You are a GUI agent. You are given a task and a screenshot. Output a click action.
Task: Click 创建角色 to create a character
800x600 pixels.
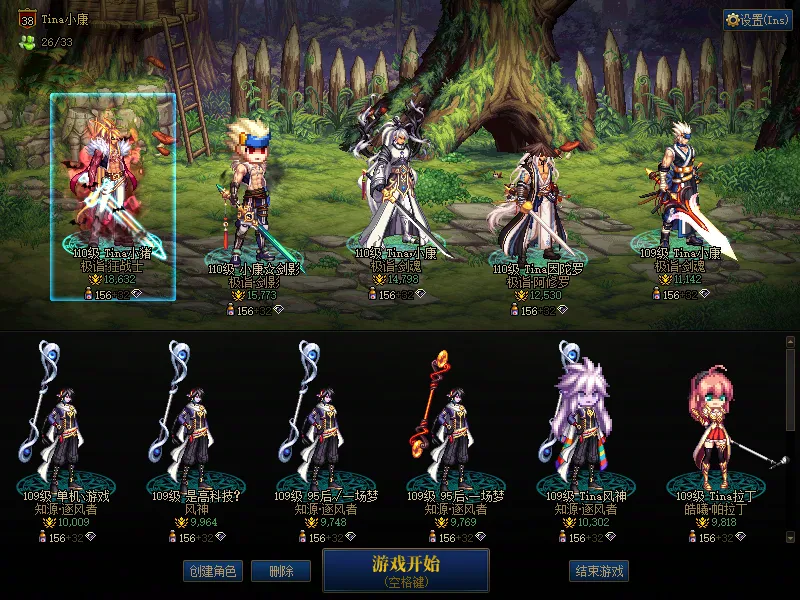click(212, 571)
